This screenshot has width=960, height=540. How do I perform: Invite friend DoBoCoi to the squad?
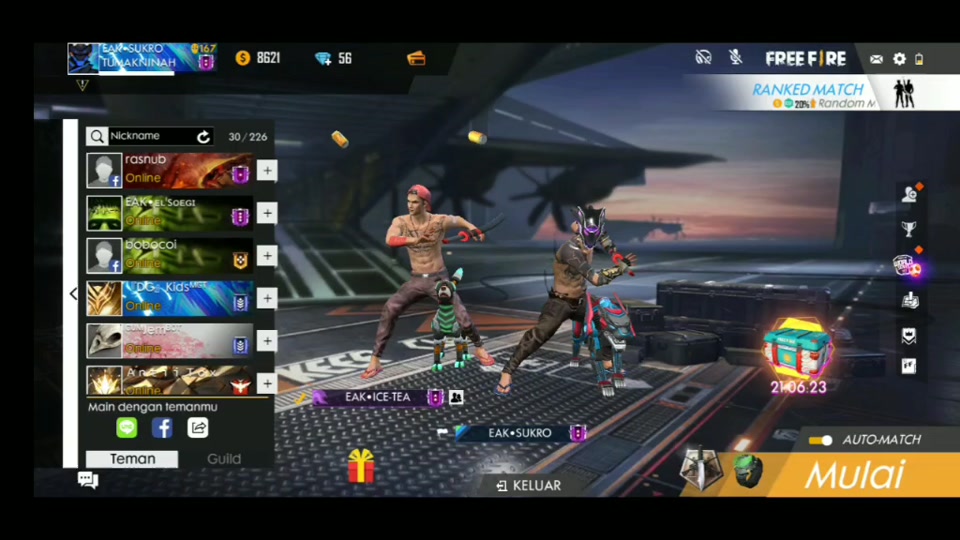(x=266, y=256)
